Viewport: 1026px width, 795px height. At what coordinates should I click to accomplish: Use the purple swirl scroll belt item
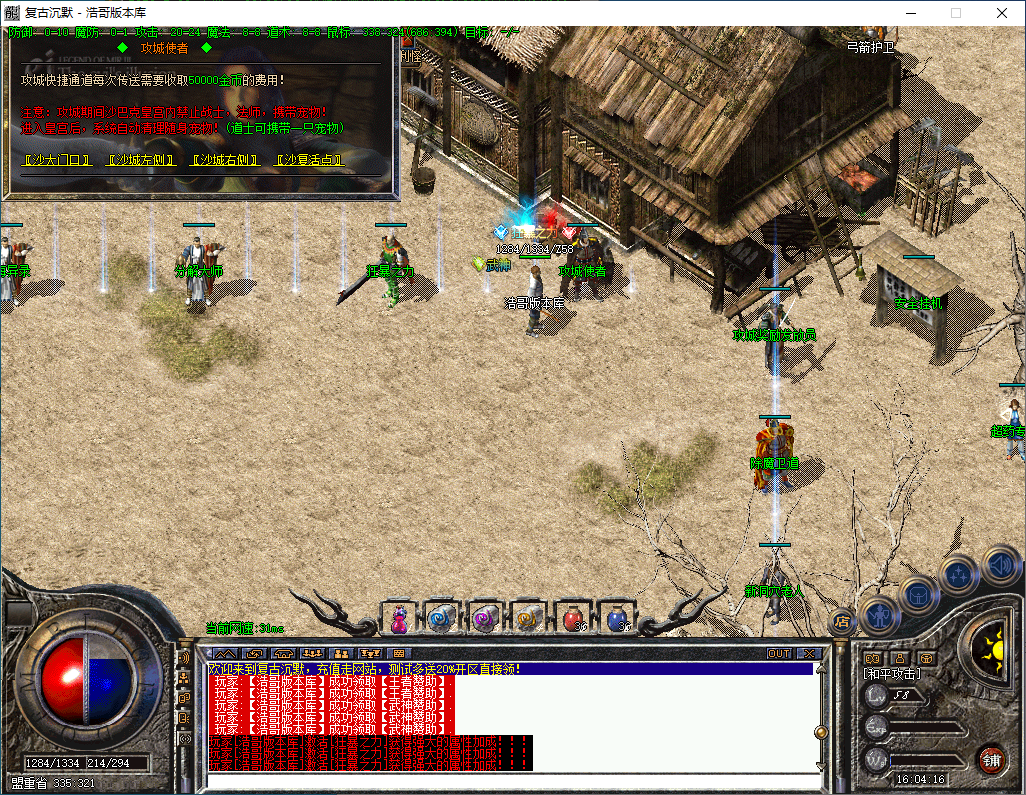point(485,619)
